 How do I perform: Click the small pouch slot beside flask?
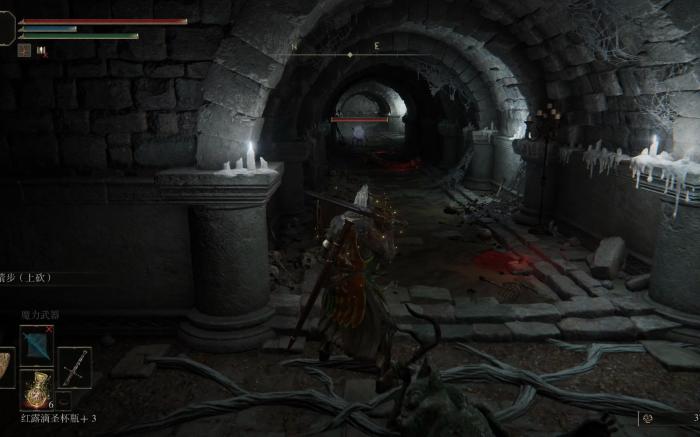click(63, 398)
